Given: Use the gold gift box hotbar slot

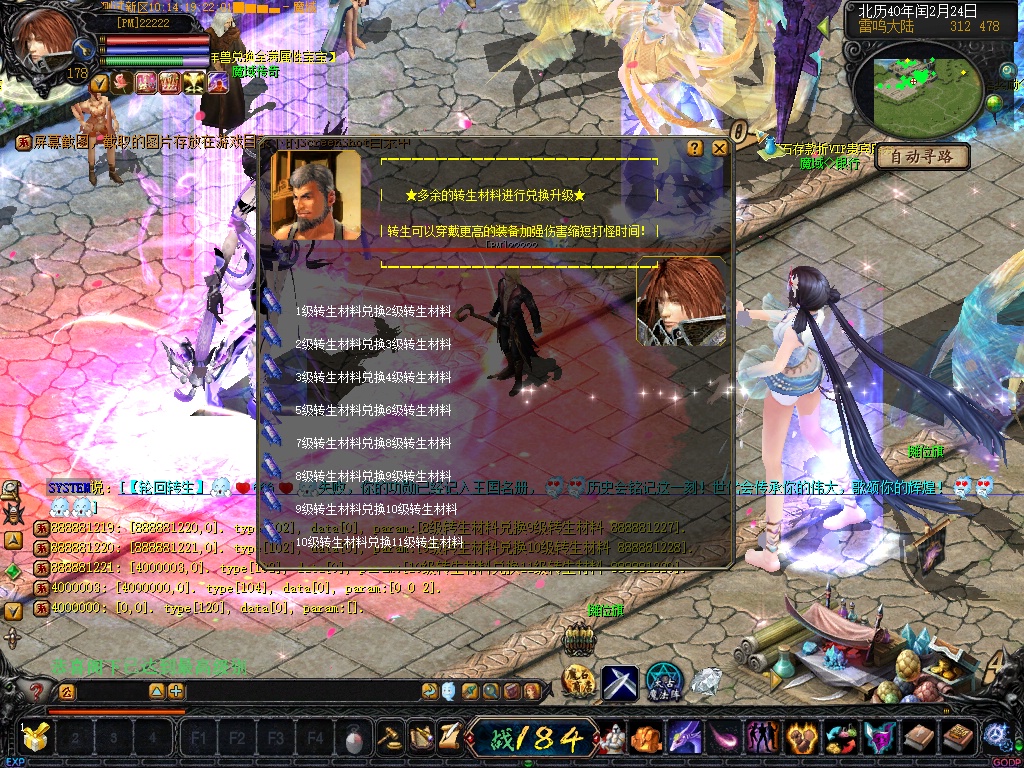Looking at the screenshot, I should [x=36, y=738].
